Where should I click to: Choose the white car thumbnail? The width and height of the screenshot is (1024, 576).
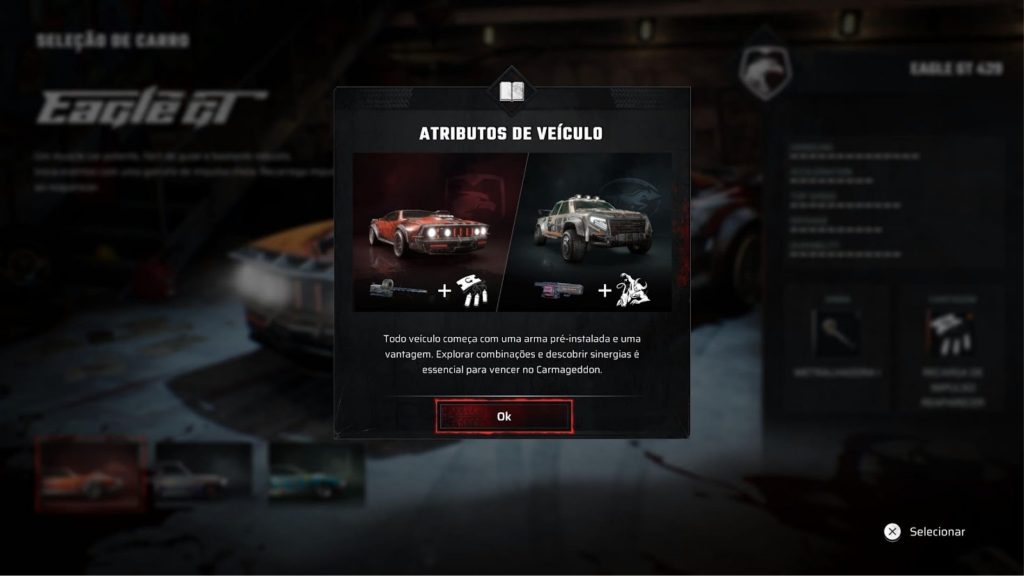click(x=203, y=474)
